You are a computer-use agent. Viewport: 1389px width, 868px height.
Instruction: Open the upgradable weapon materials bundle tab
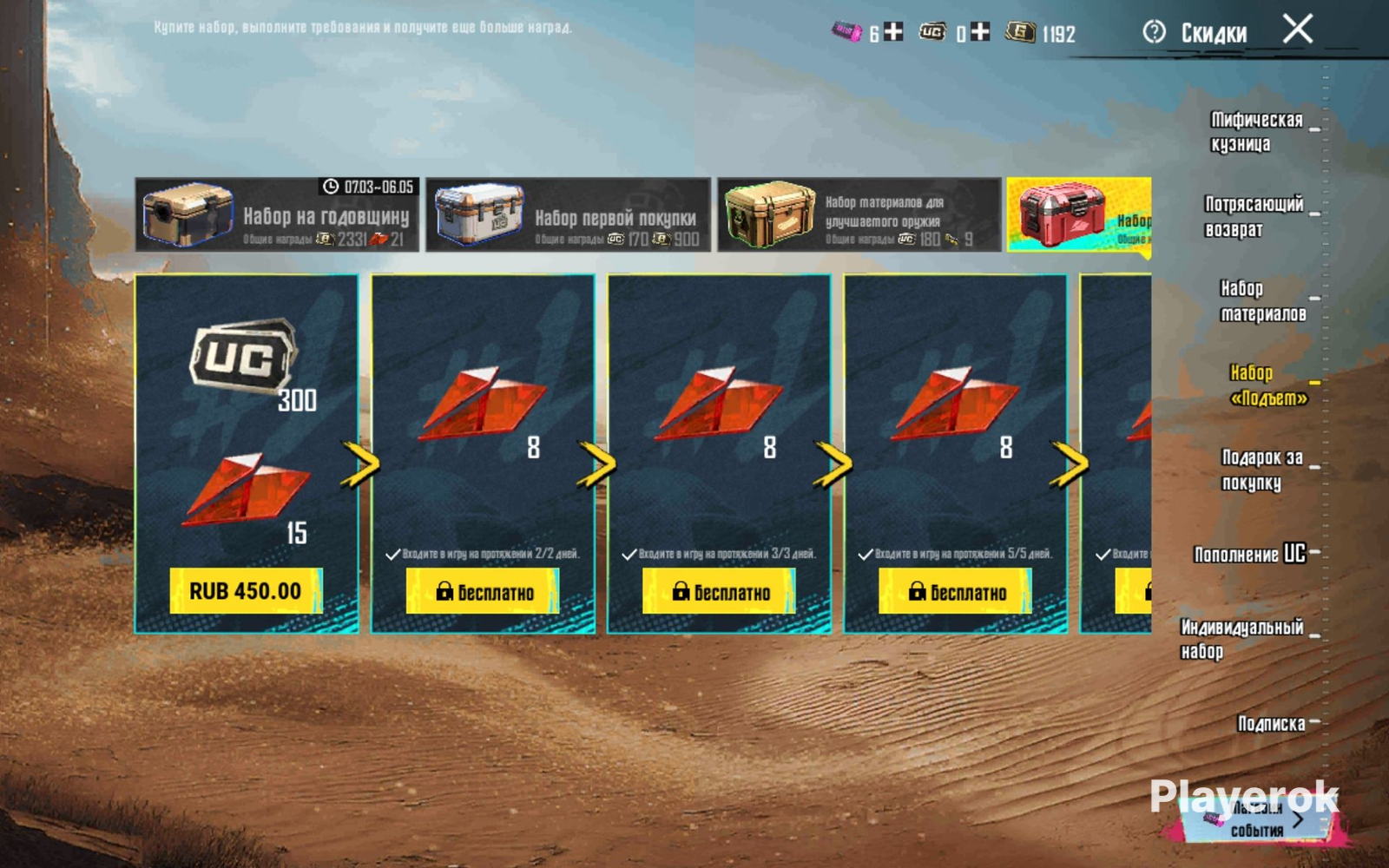859,214
